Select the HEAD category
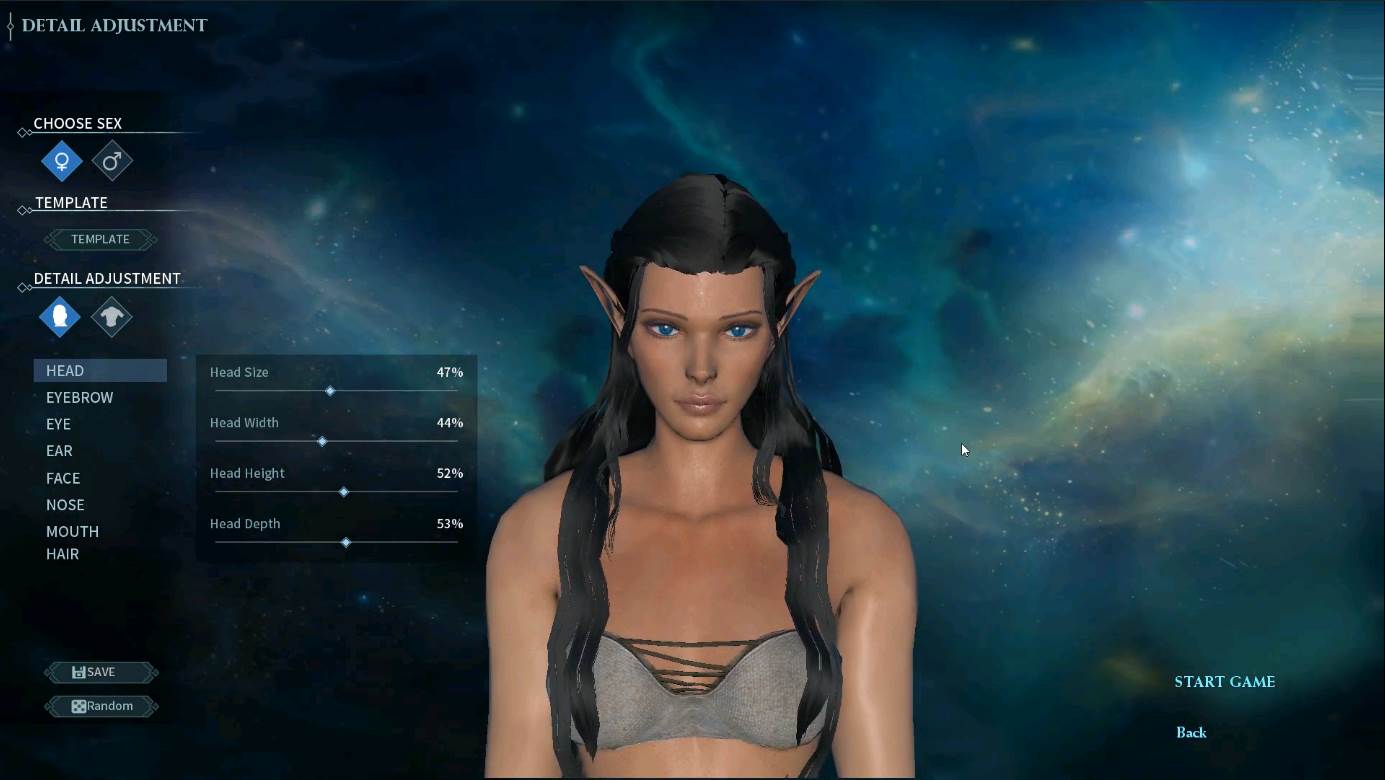The image size is (1385, 780). coord(65,371)
